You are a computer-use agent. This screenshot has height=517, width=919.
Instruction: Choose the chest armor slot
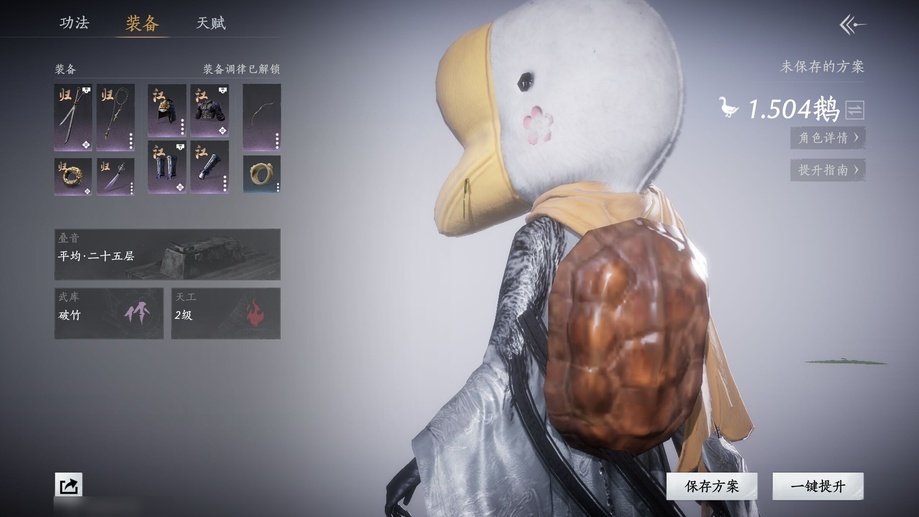click(x=210, y=110)
